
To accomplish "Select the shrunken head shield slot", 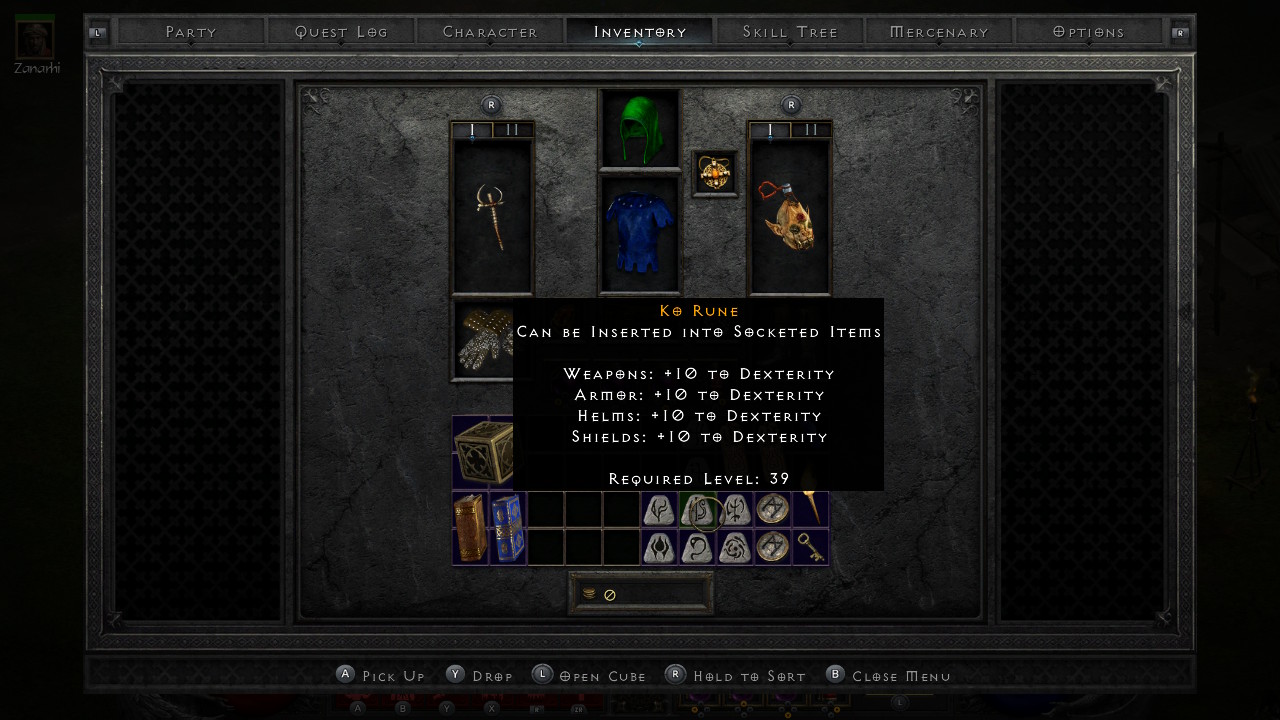I will pos(790,216).
